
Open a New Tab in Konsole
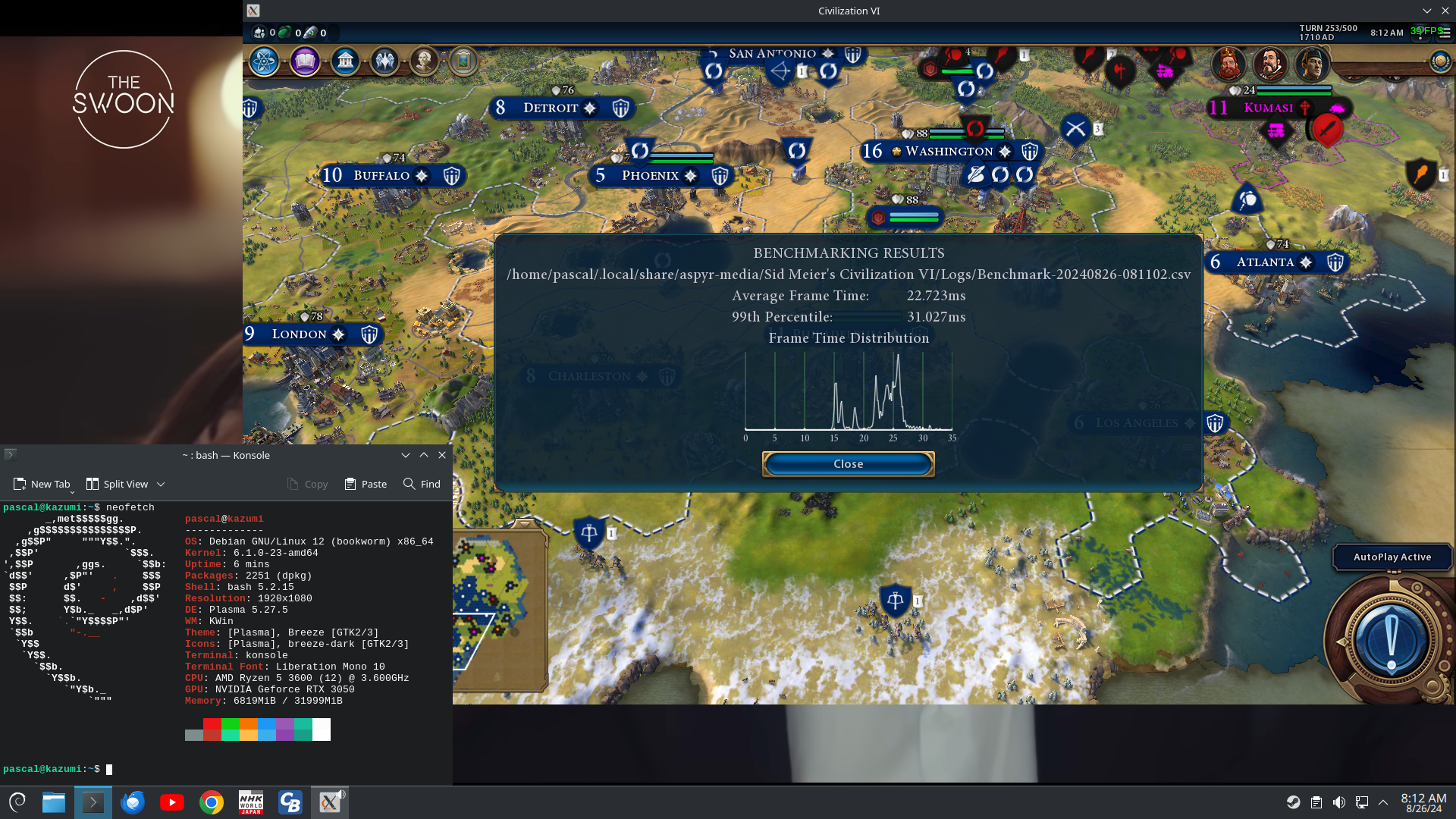pos(42,483)
